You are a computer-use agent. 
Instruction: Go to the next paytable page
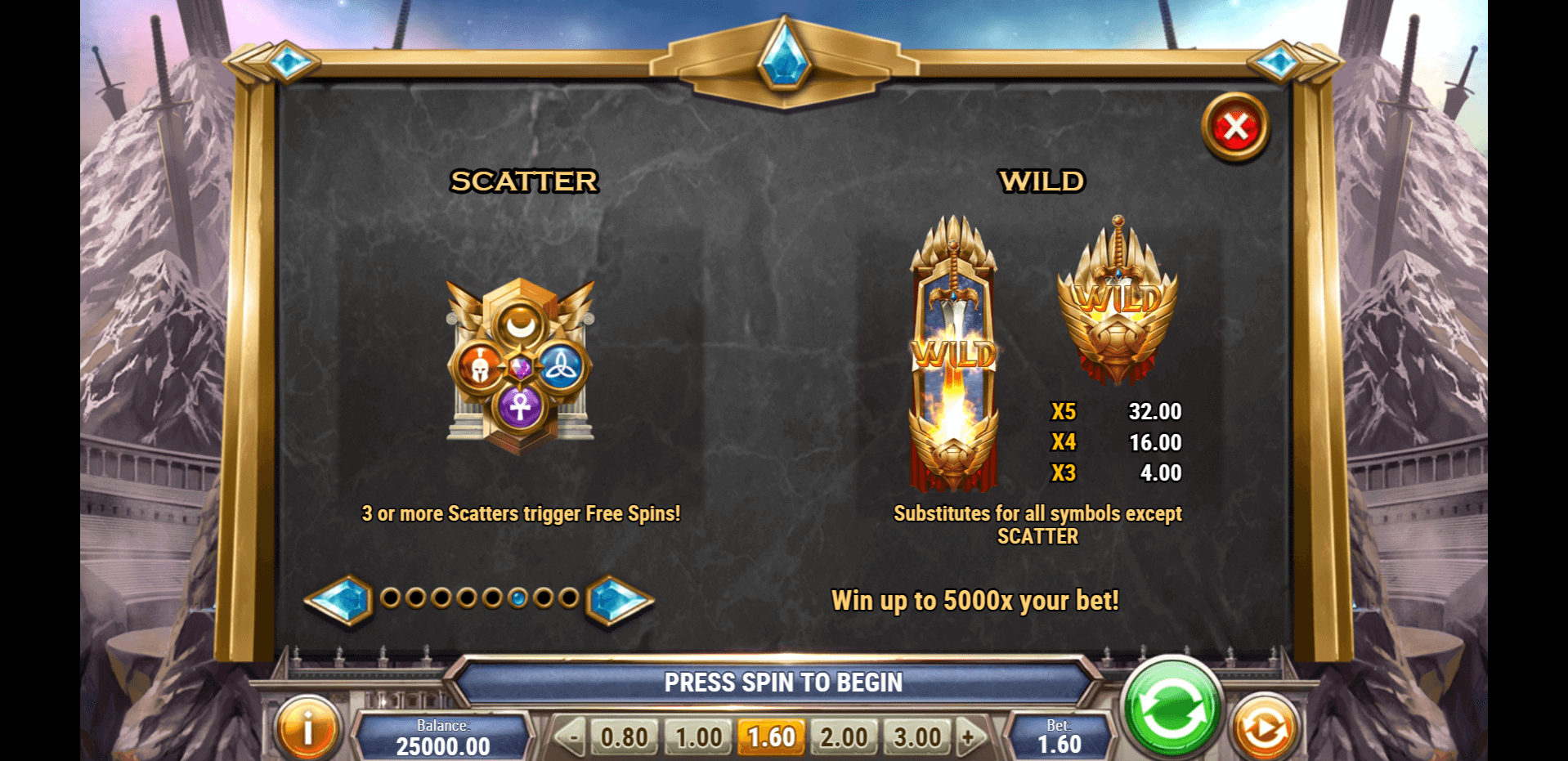[x=619, y=600]
